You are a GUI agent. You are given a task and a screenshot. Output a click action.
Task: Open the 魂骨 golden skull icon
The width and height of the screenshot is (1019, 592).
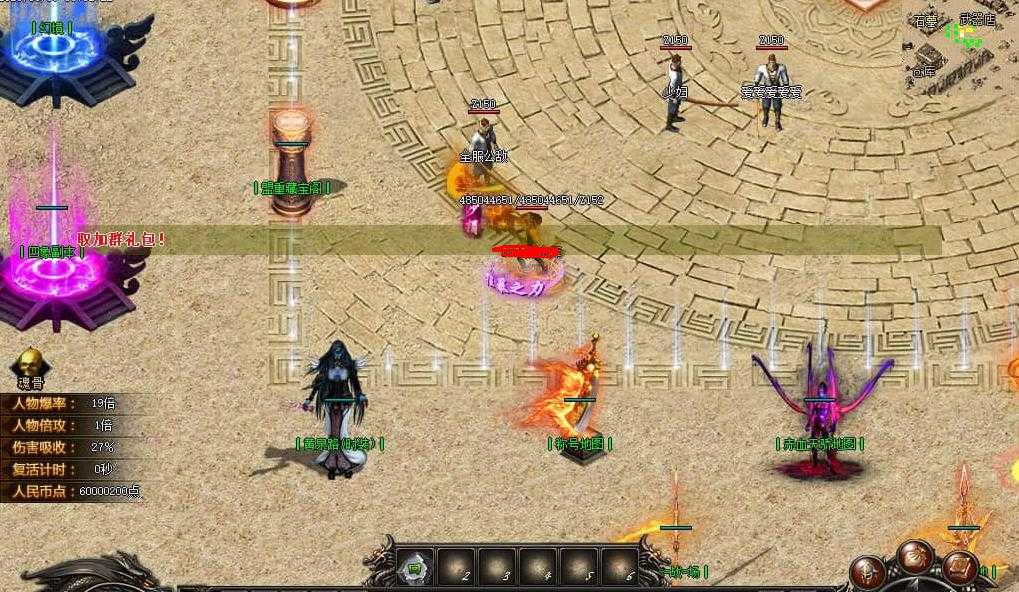point(31,364)
